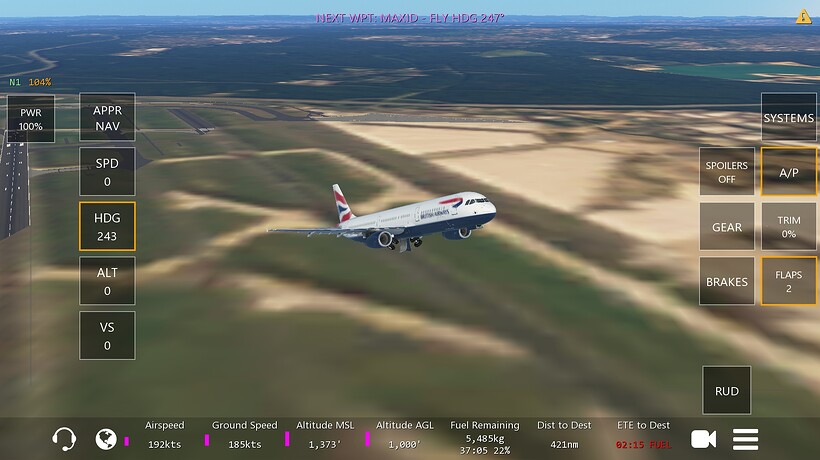Image resolution: width=820 pixels, height=460 pixels.
Task: Open the SYSTEMS panel
Action: [788, 118]
